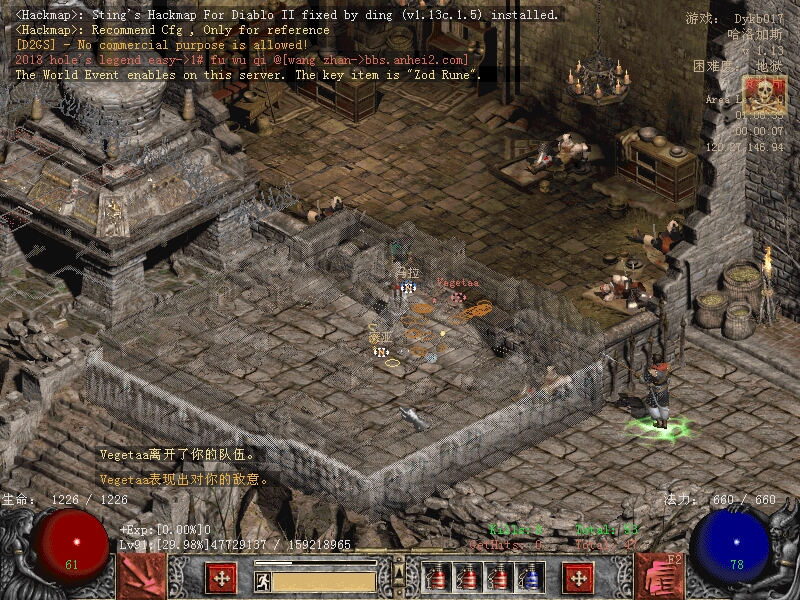Toggle the run/walk running-man button

(x=263, y=580)
